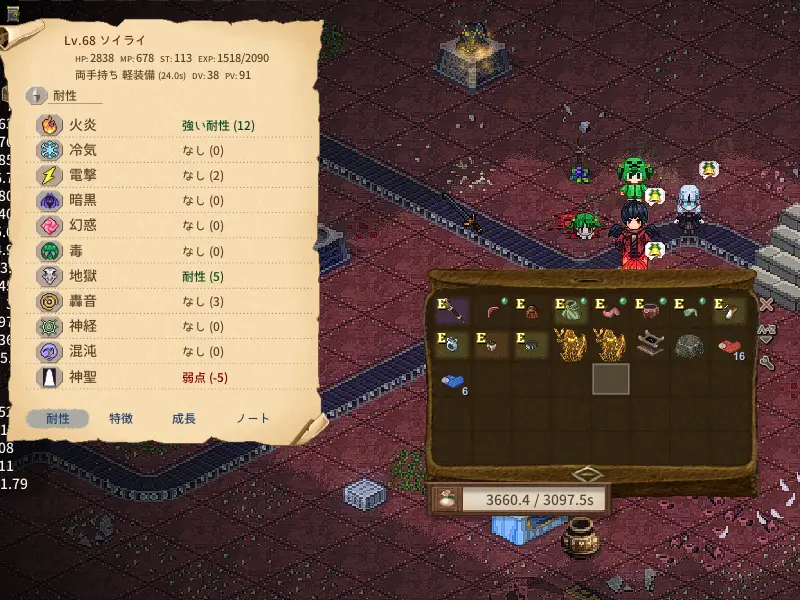Choose the red boomerang item slot

[493, 309]
